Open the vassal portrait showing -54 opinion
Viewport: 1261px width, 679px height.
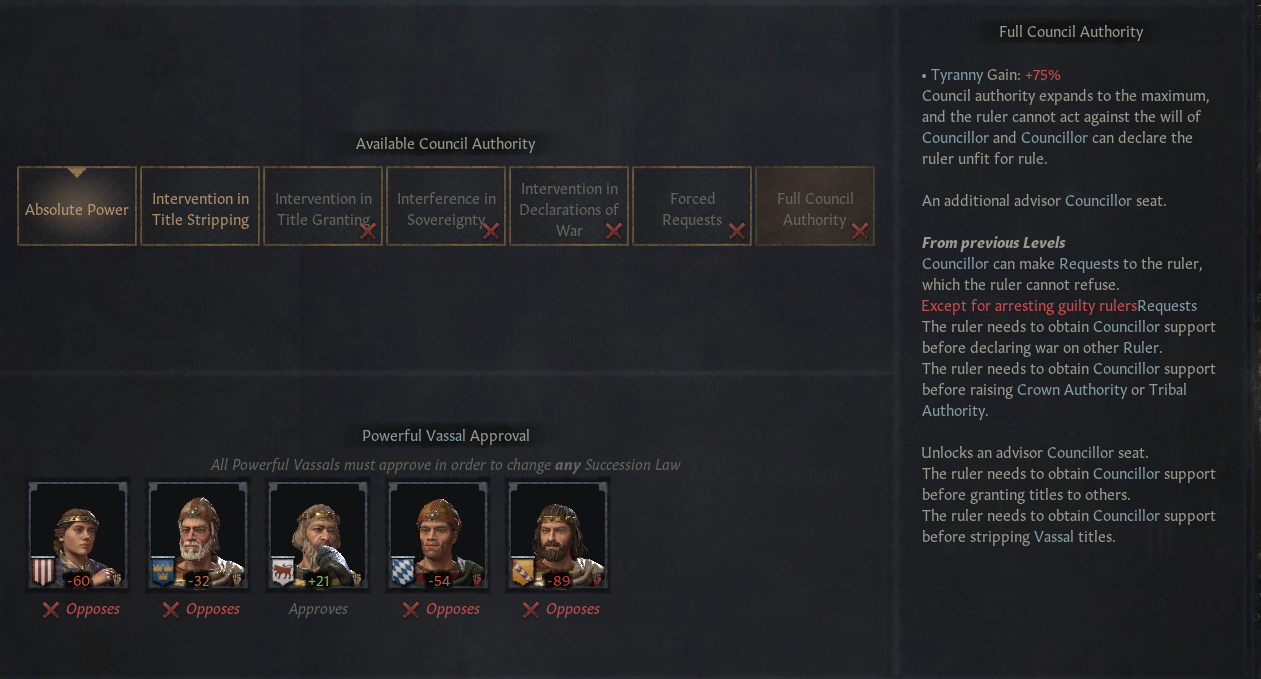(438, 535)
